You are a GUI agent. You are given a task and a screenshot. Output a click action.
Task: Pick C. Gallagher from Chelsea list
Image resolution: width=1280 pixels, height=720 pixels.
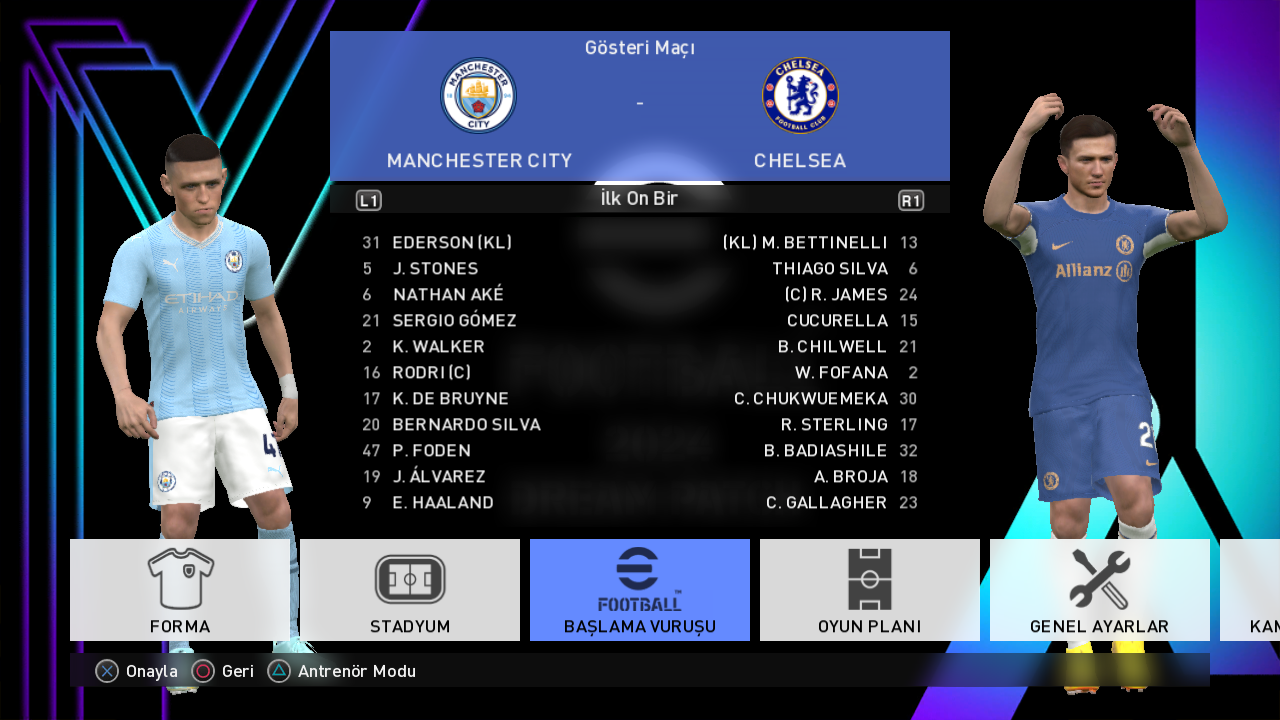[826, 503]
